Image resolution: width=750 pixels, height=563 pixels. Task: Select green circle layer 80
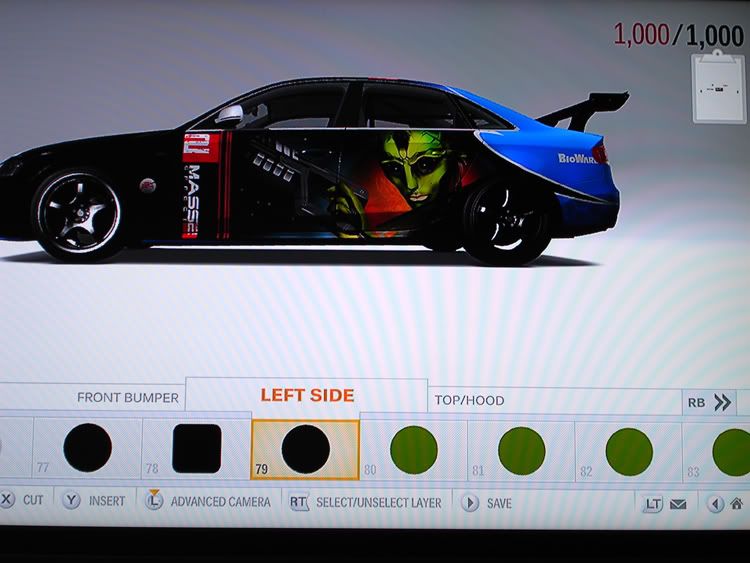click(413, 450)
